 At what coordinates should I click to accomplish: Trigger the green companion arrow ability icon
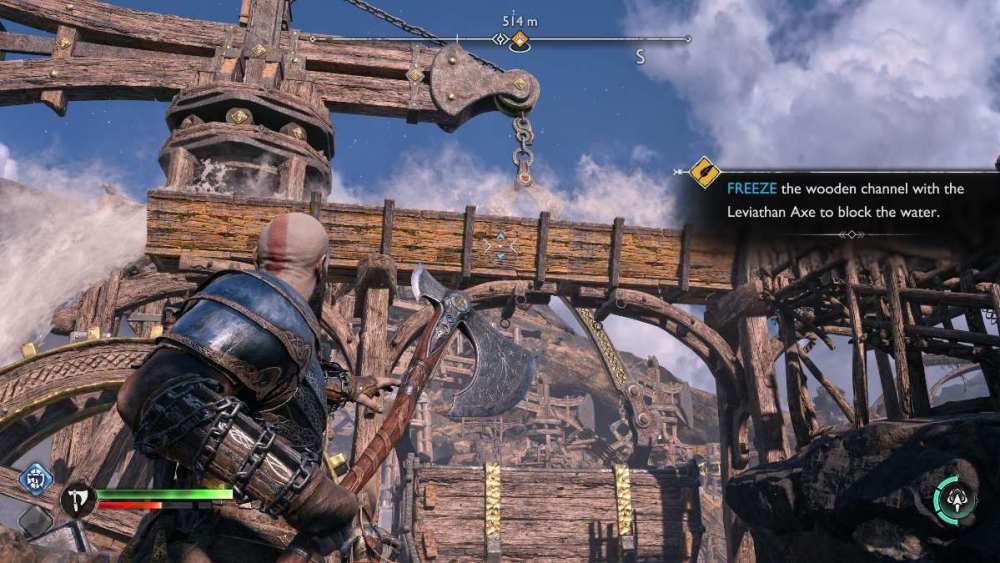point(955,499)
